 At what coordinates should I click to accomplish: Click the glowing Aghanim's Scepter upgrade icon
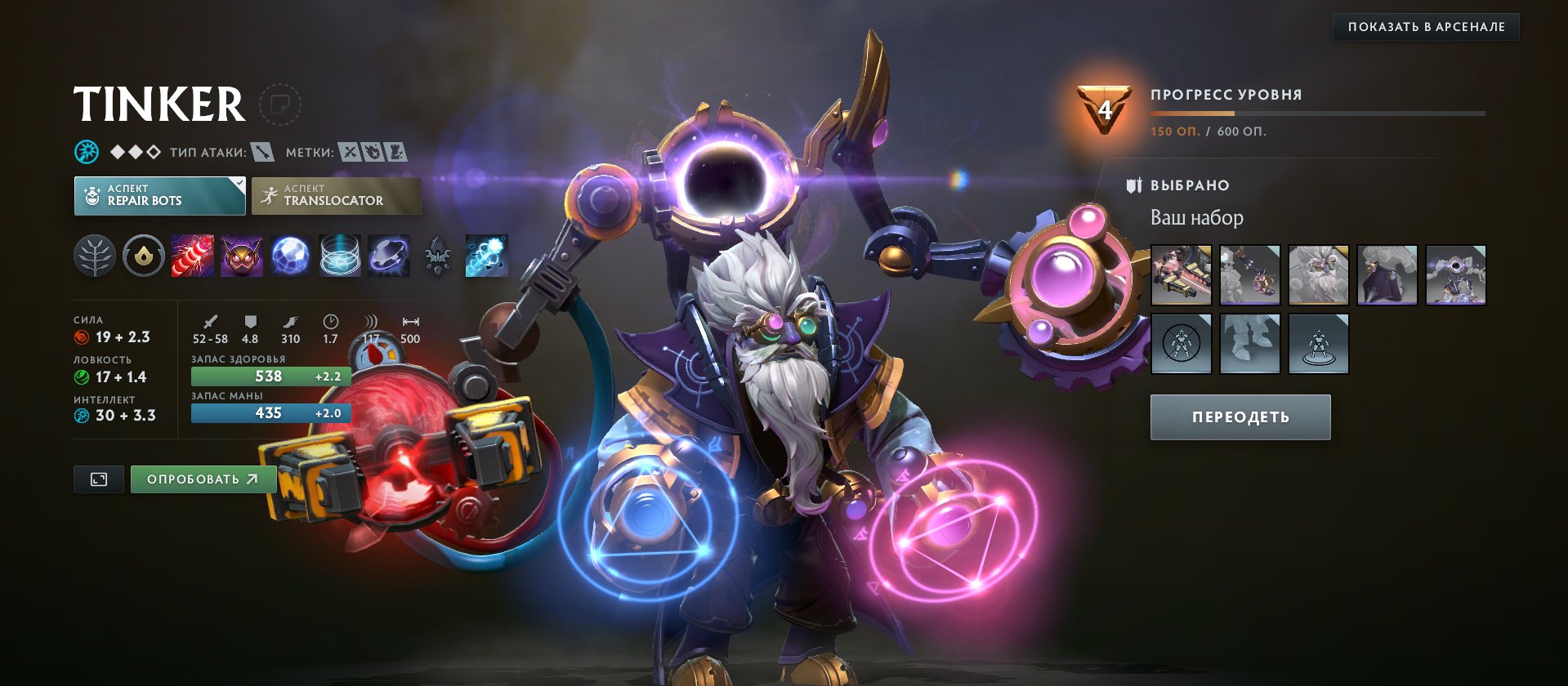[x=486, y=256]
